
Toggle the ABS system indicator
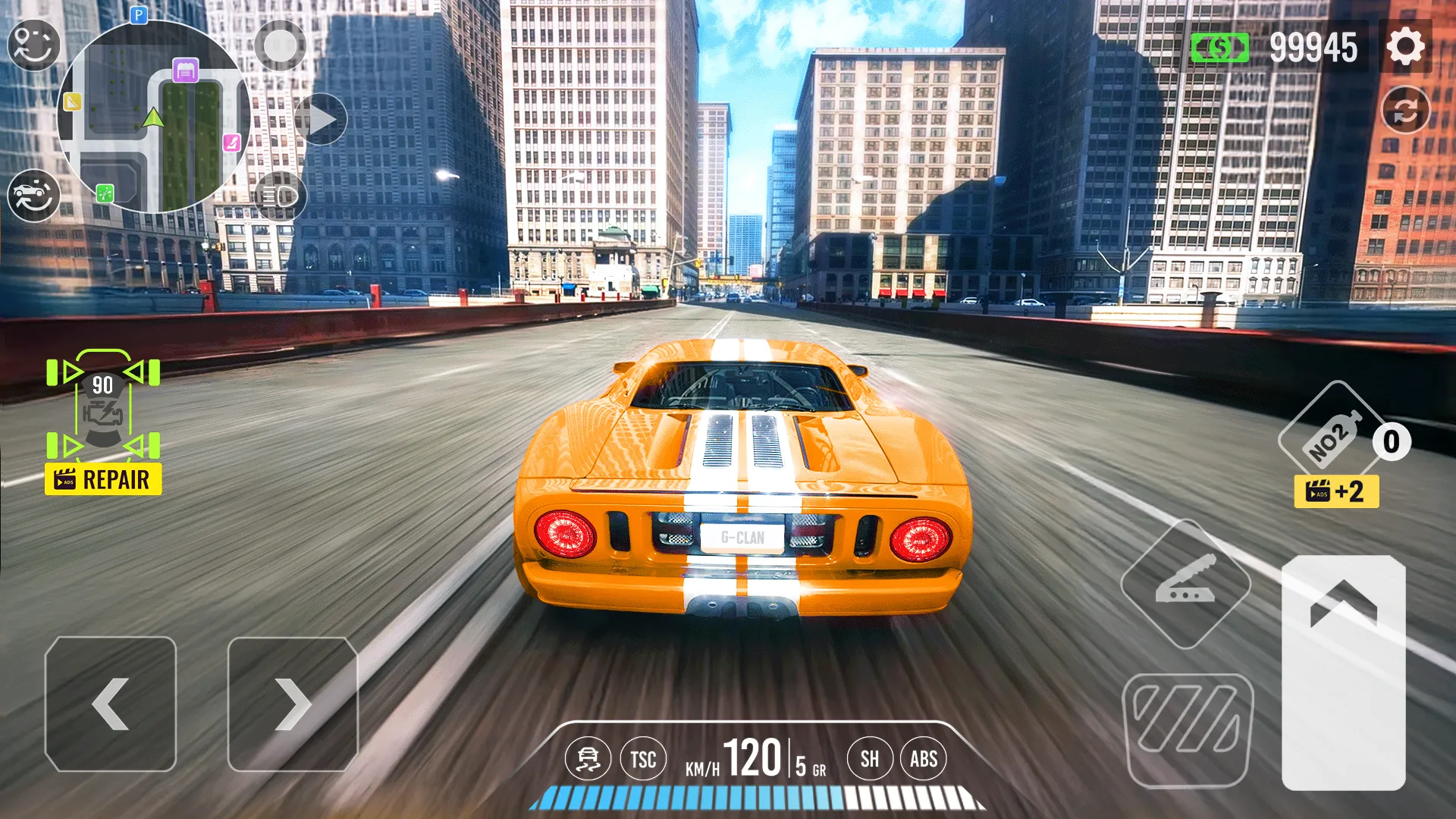click(x=924, y=758)
